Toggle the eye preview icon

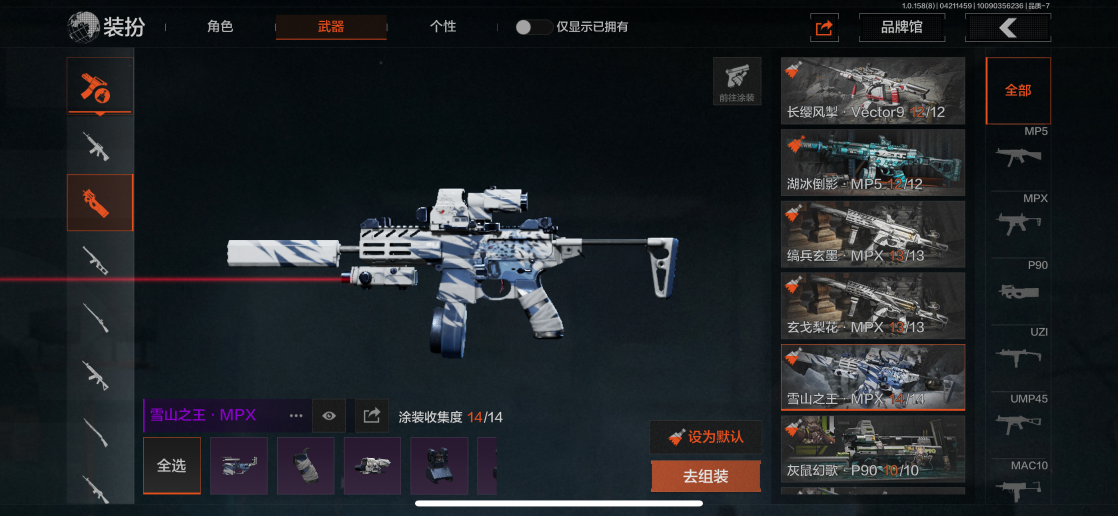click(329, 415)
